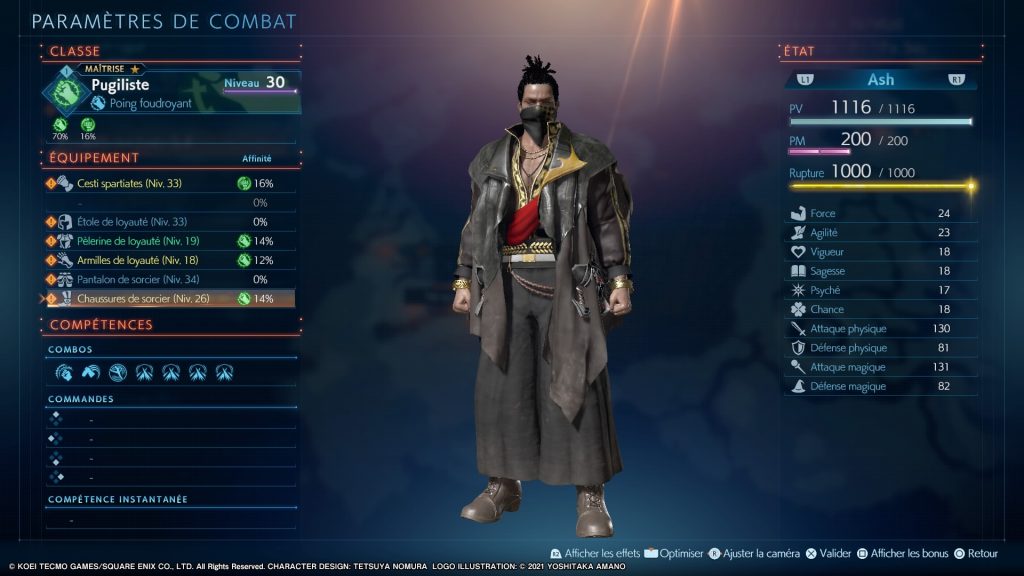Open the Combos skill row
1024x576 pixels.
[x=170, y=372]
